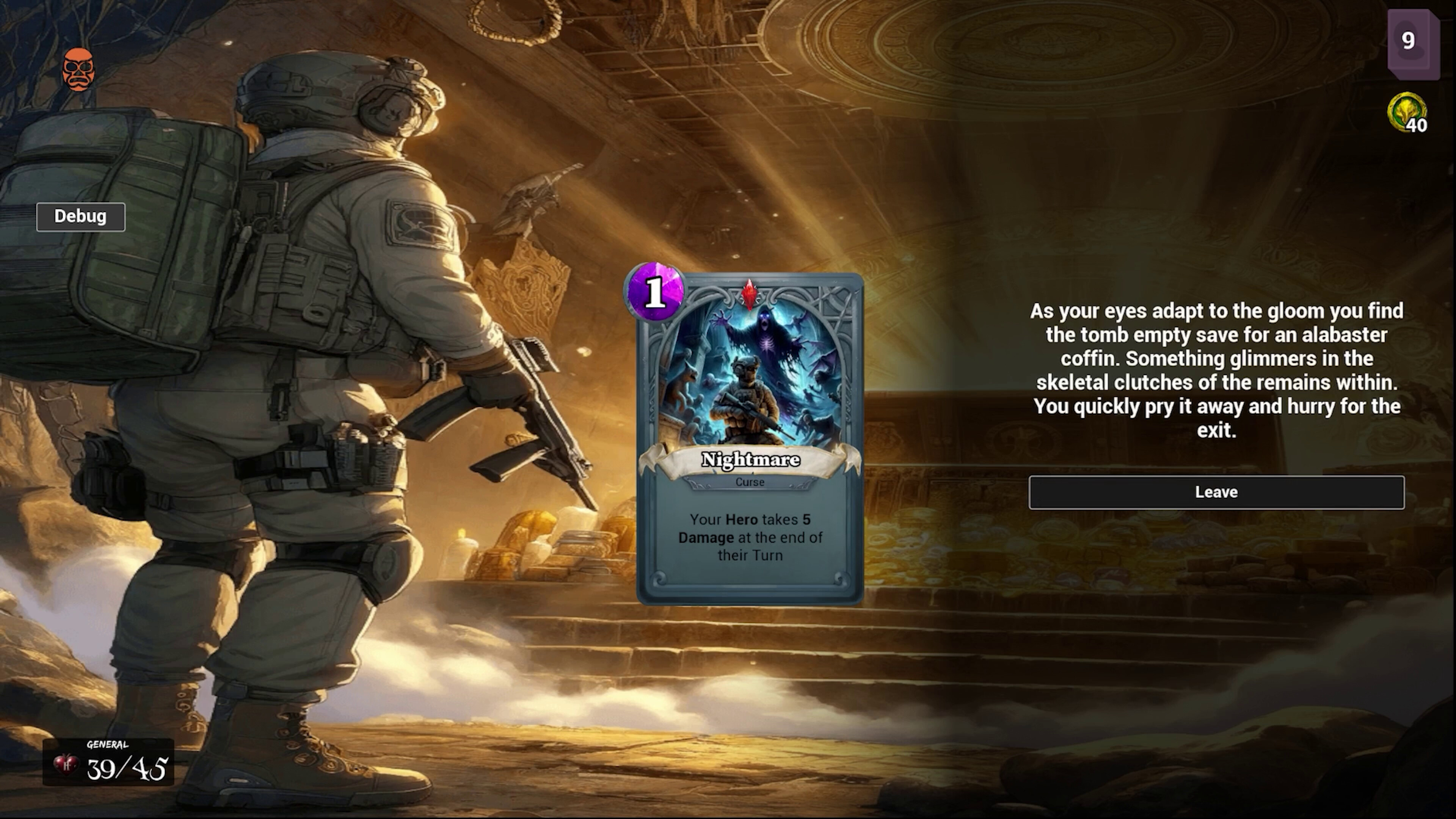Click the Curse type banner on the card
Screen dimensions: 1456x819
[x=750, y=482]
